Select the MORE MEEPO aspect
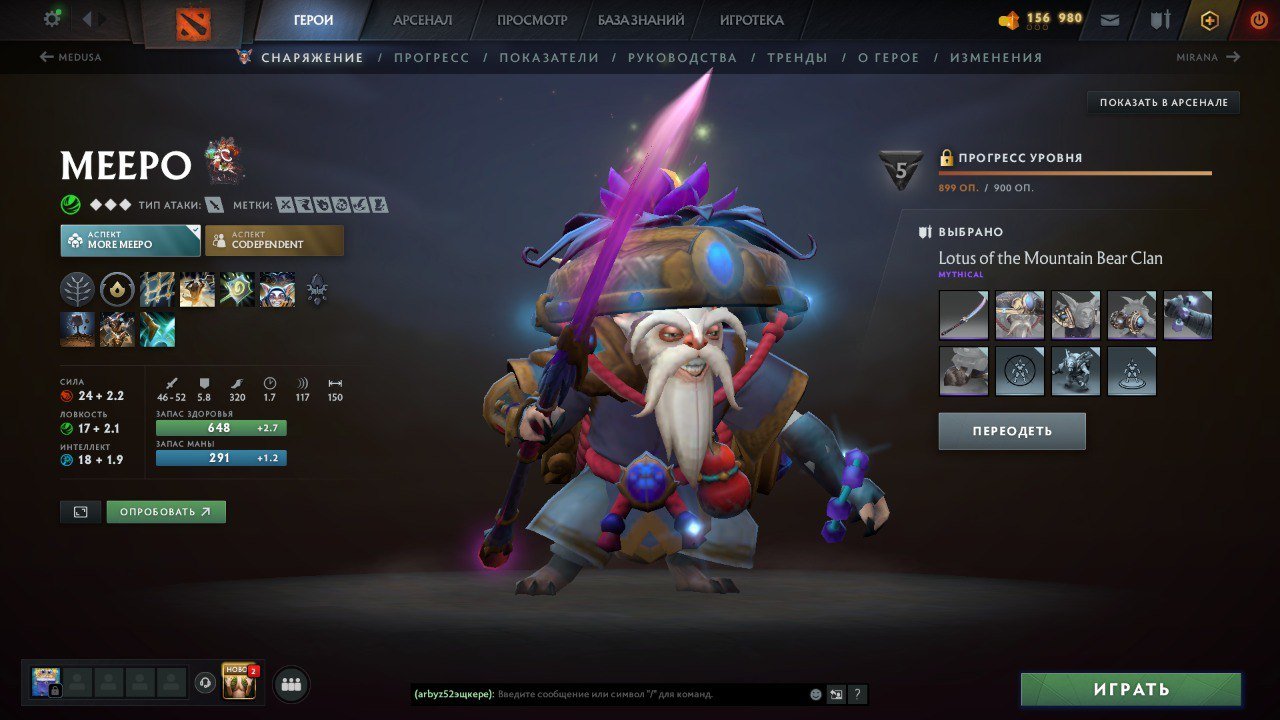 (x=130, y=240)
